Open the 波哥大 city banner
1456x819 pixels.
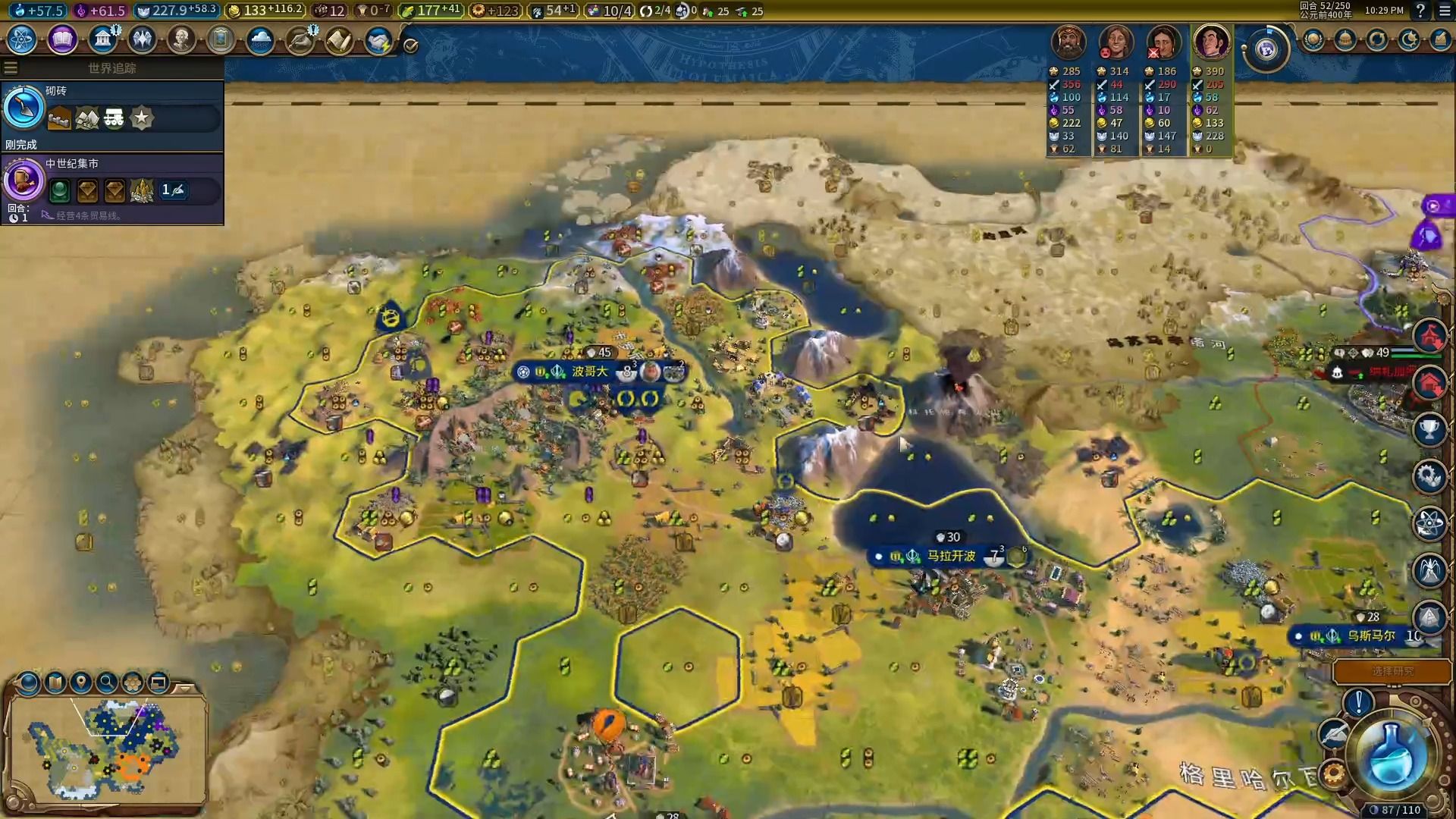(x=589, y=372)
